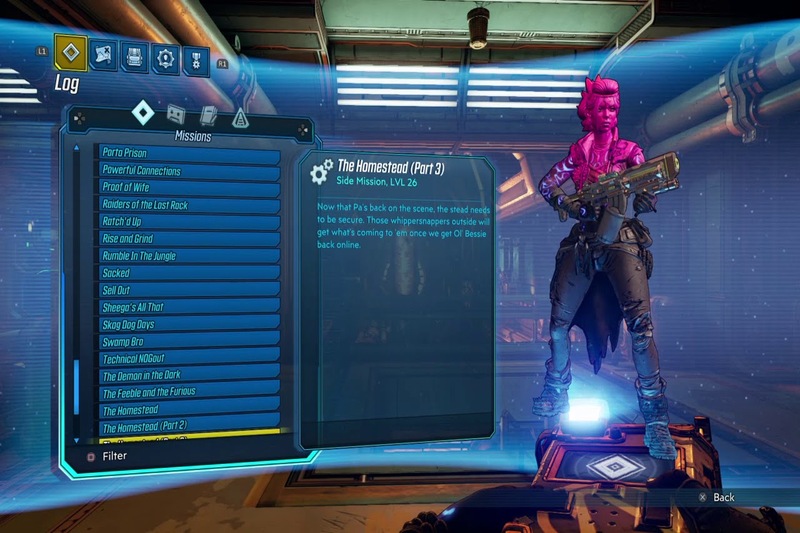Switch to the backpack Inventory tab
Viewport: 800px width, 533px height.
135,56
